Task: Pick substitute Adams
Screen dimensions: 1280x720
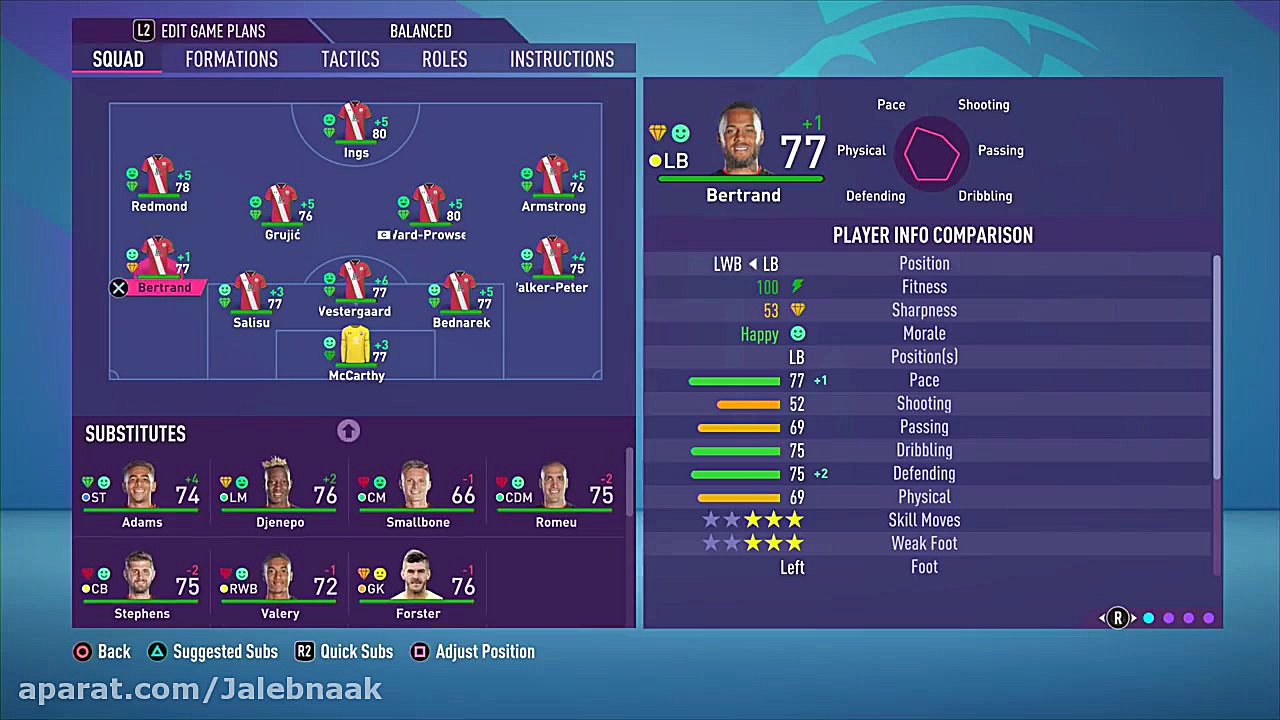Action: pos(141,490)
